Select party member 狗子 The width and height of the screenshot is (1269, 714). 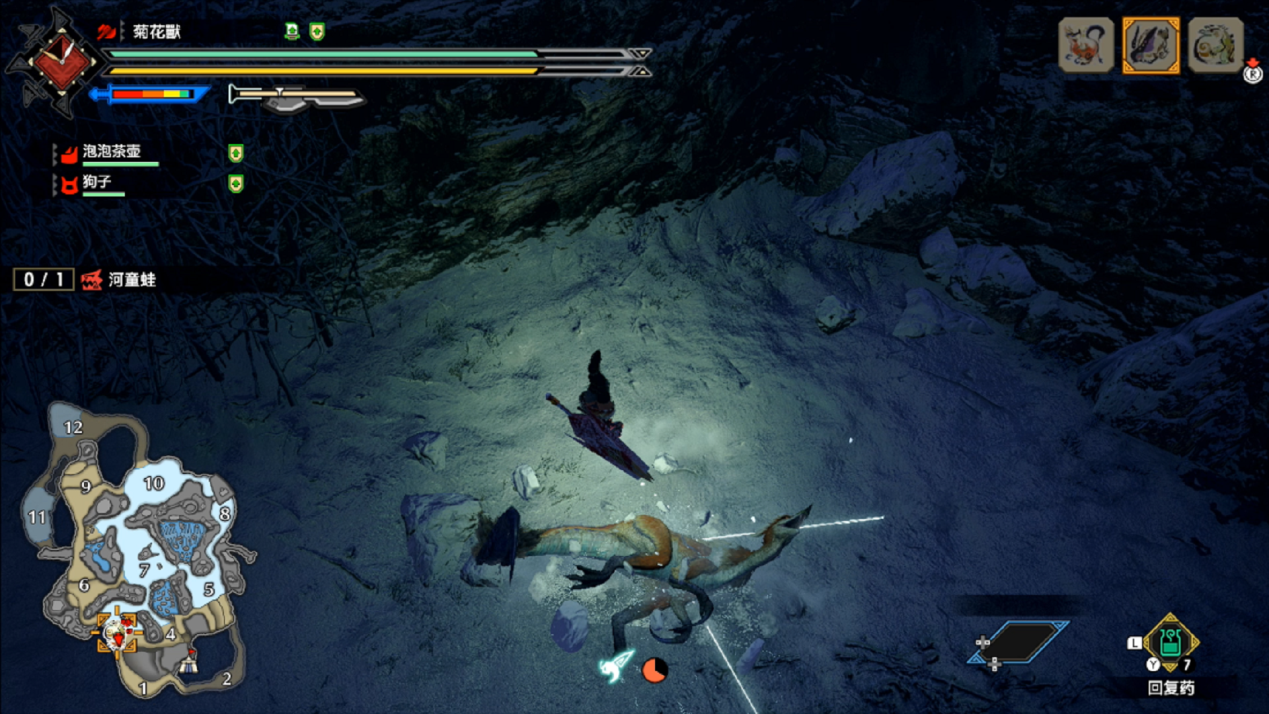point(98,183)
